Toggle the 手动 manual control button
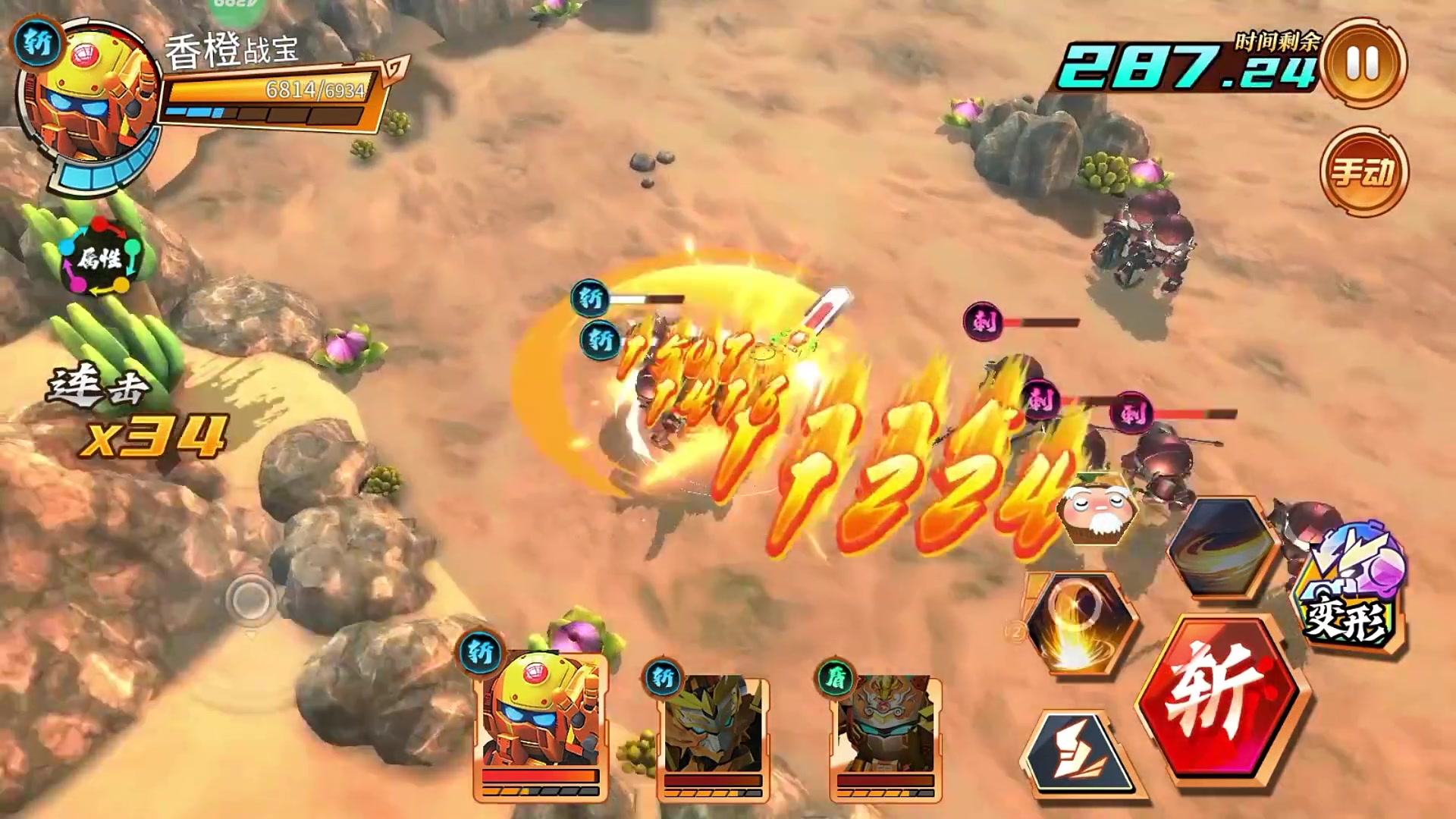The image size is (1456, 819). click(1363, 171)
